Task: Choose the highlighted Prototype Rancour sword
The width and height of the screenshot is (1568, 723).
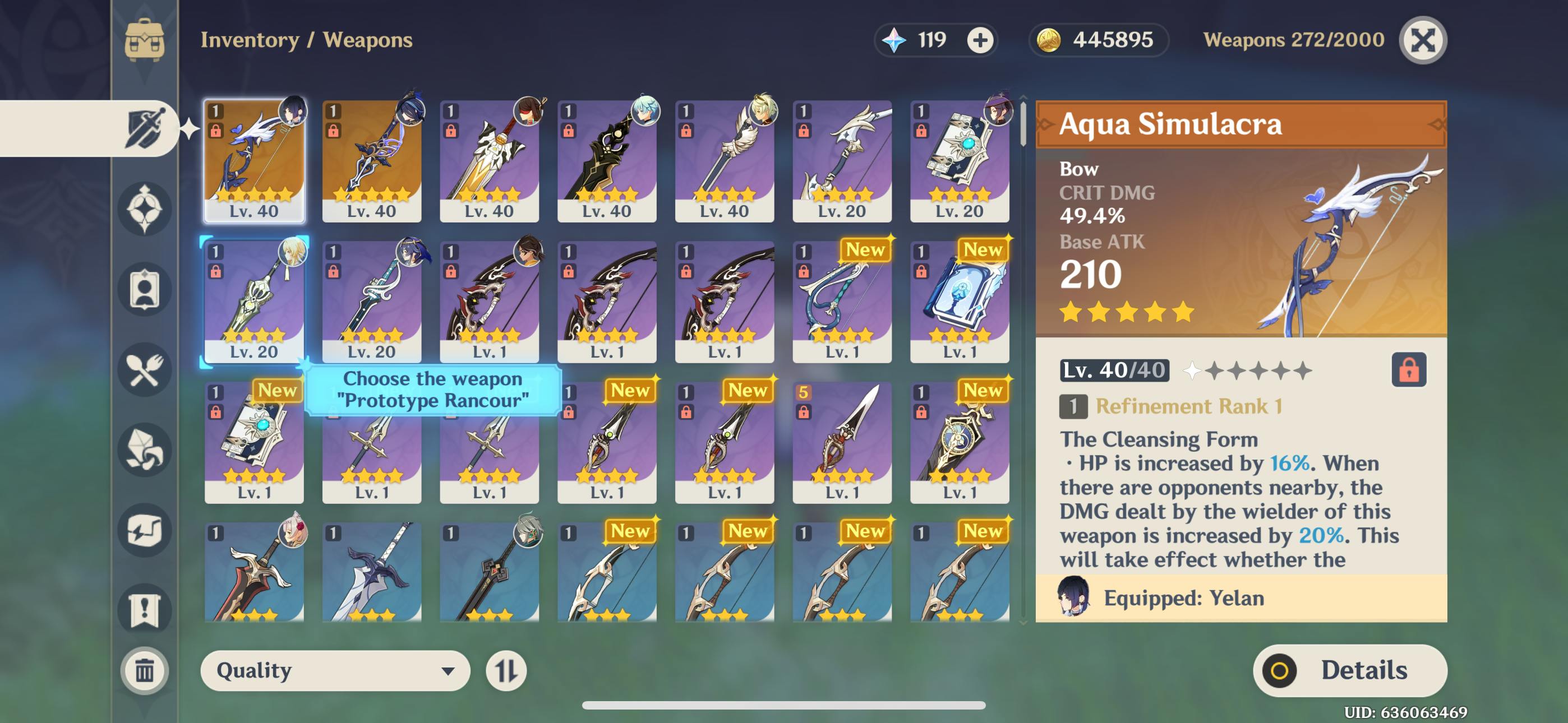Action: (254, 302)
